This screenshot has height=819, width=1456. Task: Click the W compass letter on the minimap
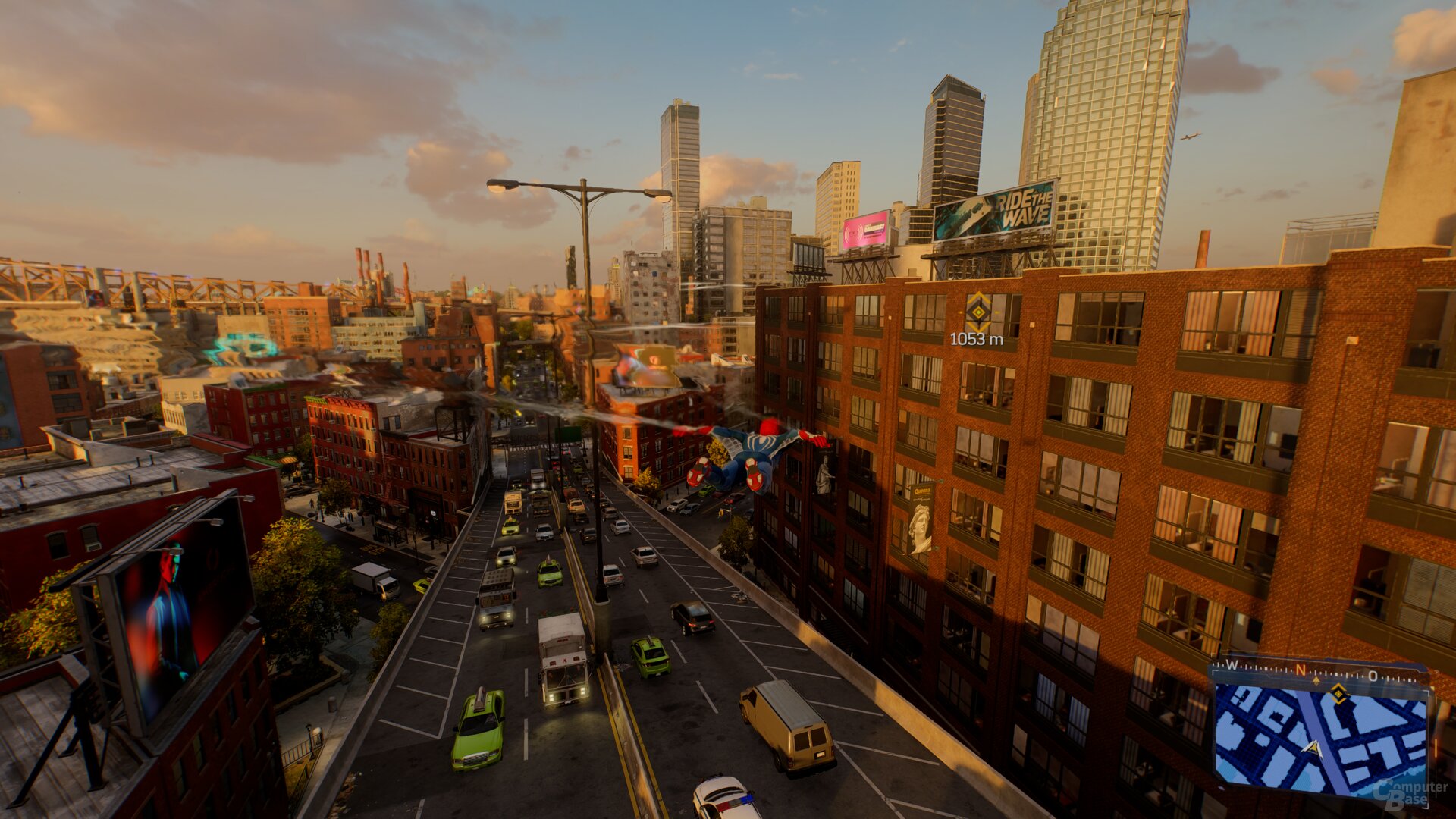coord(1232,666)
